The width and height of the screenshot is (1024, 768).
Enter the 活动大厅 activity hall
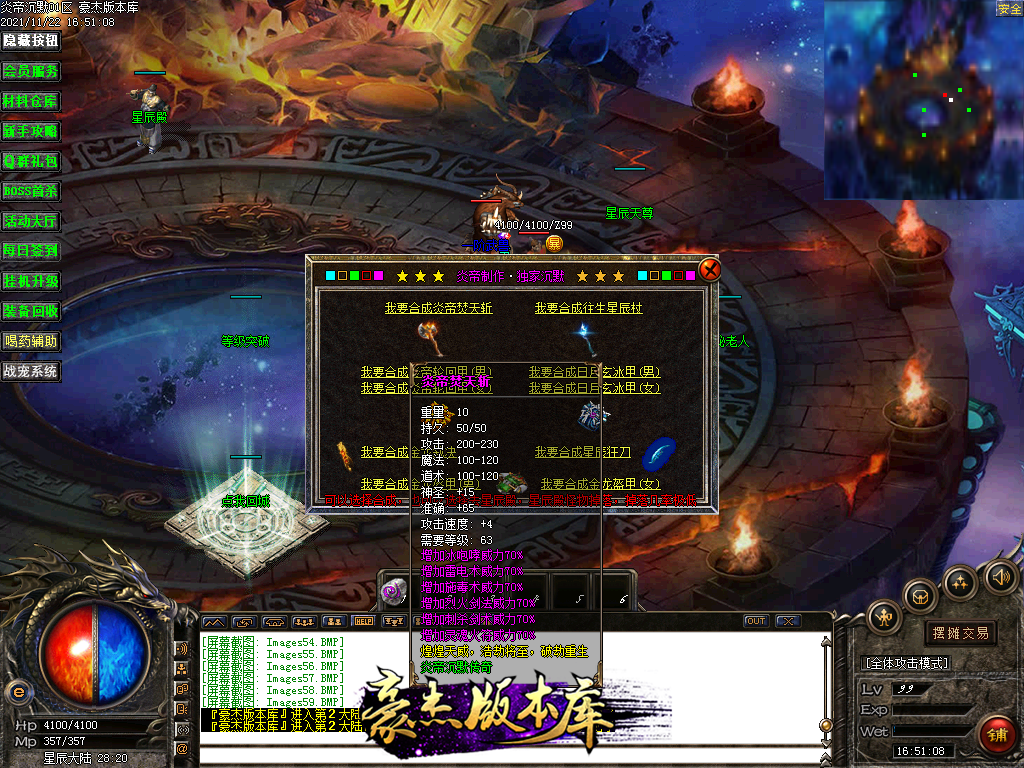coord(30,221)
